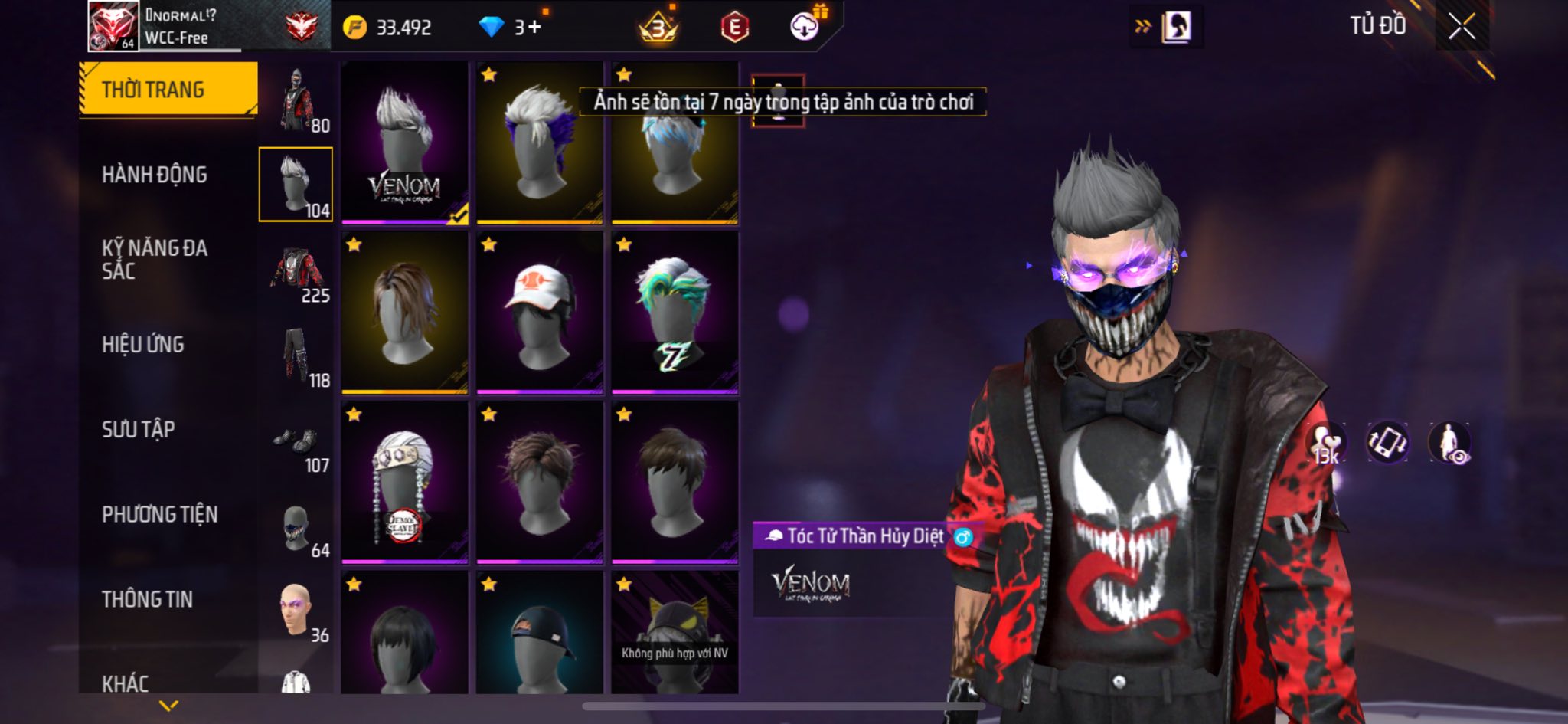Select the teal and white hair with Z logo

click(675, 313)
